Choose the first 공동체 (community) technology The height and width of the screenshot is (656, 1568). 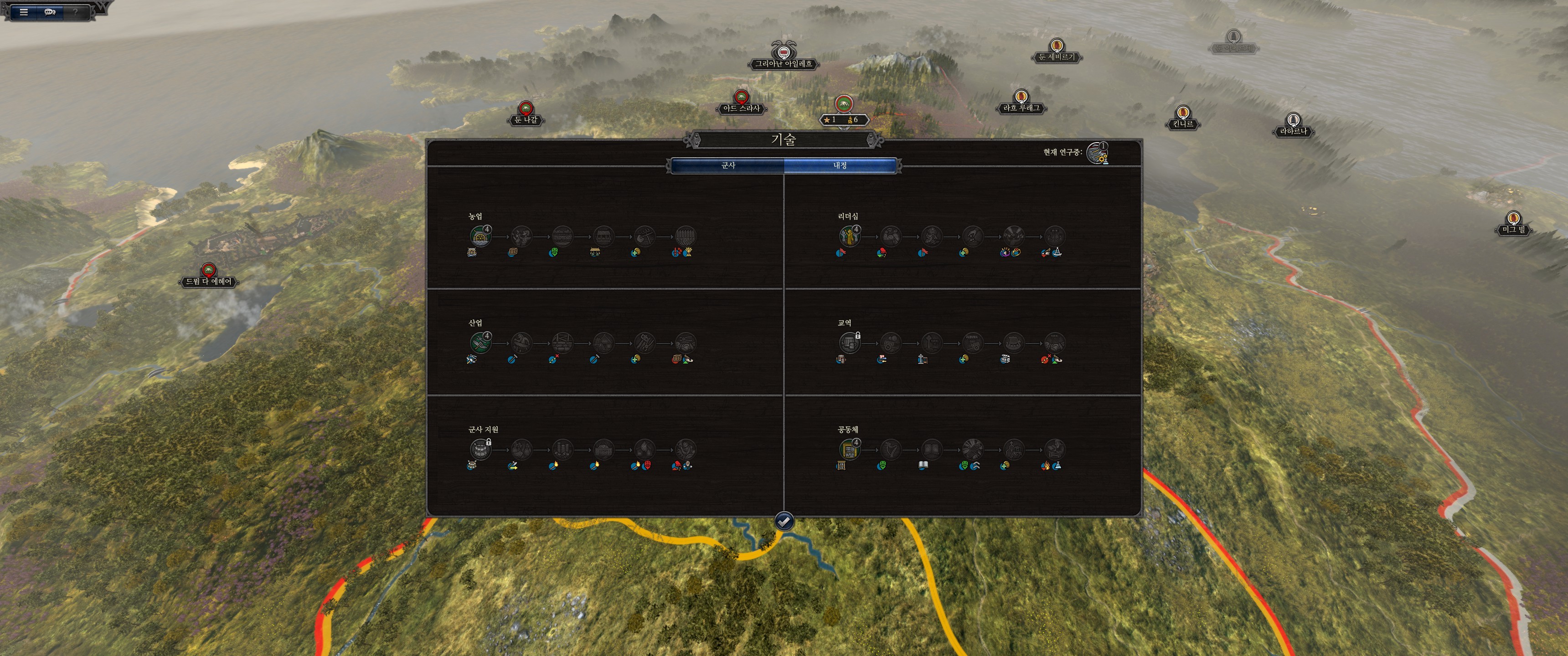[x=849, y=450]
